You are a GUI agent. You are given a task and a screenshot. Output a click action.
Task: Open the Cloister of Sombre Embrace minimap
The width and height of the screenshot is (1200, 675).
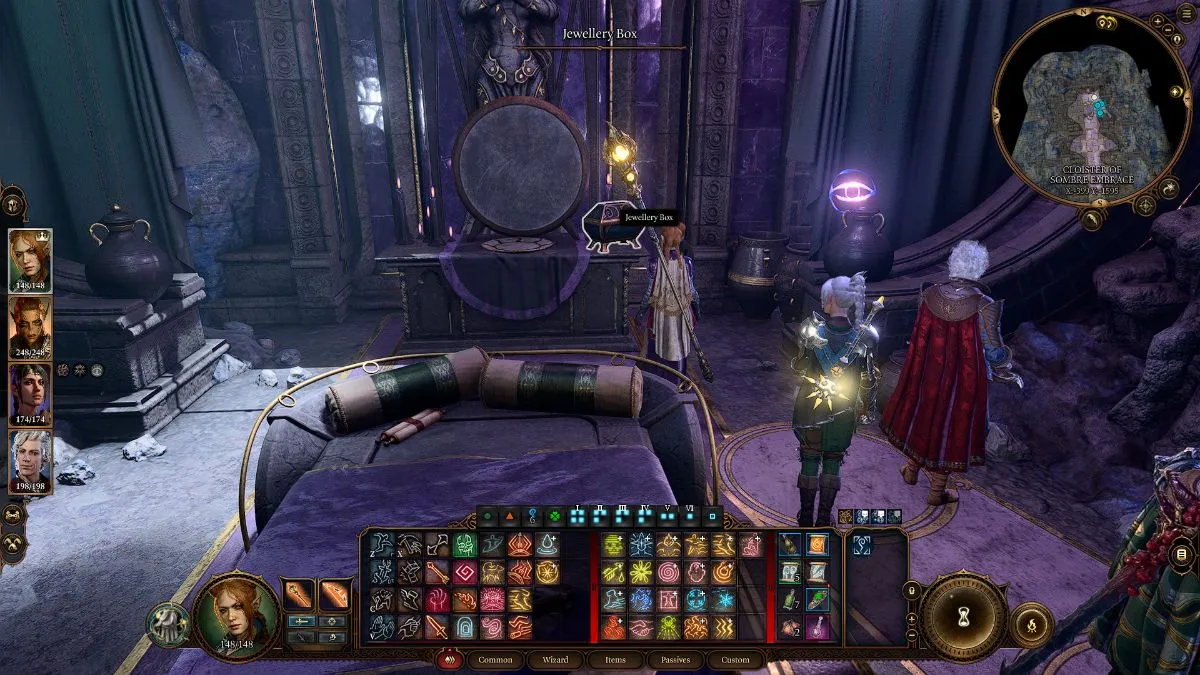pos(1091,108)
